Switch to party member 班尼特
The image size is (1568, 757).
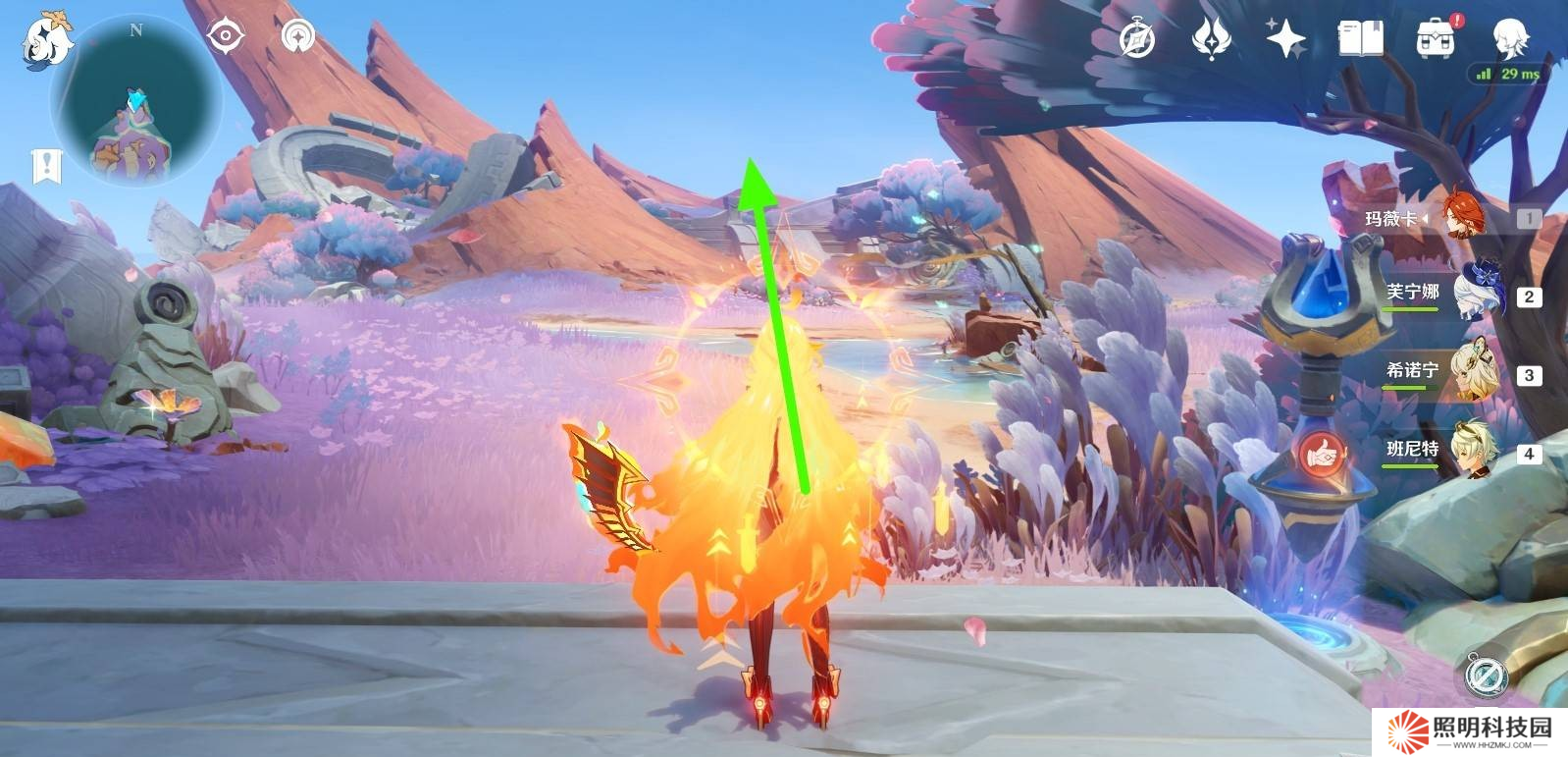click(1478, 451)
